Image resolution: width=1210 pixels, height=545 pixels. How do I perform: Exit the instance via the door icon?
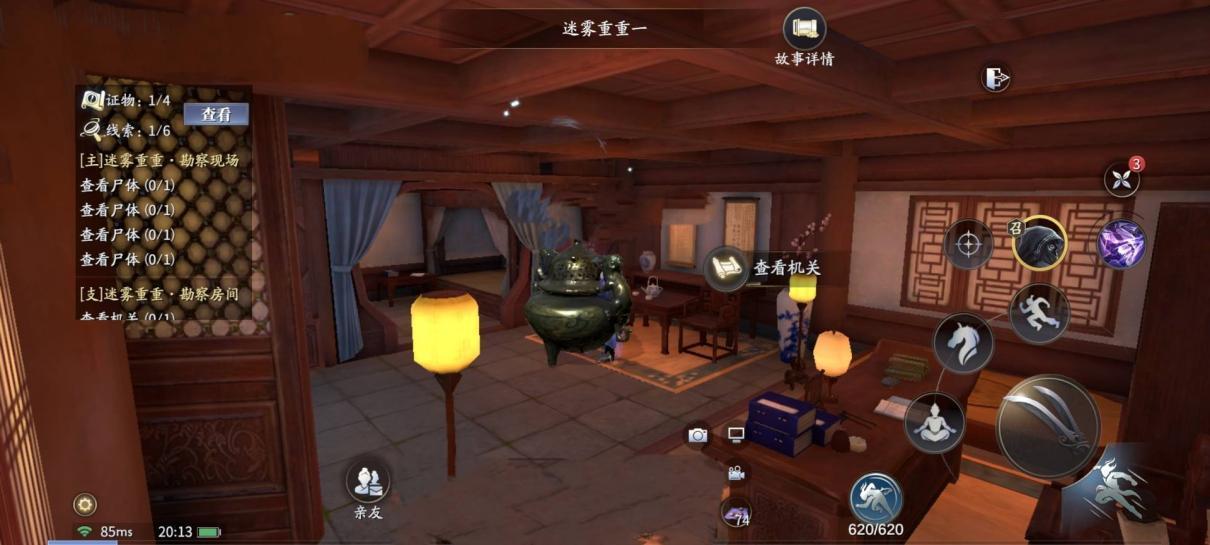tap(995, 78)
